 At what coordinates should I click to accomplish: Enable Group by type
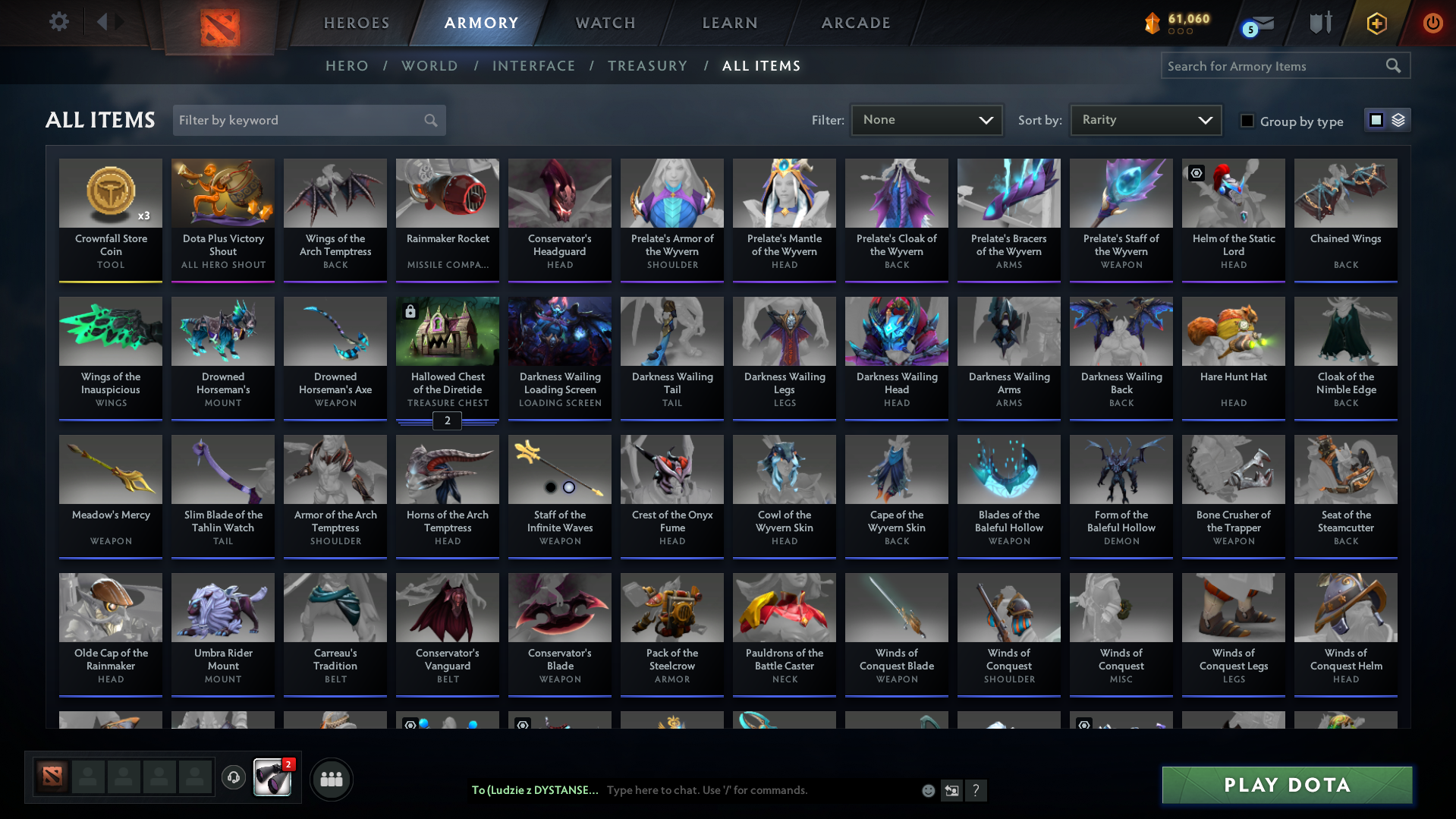tap(1247, 121)
